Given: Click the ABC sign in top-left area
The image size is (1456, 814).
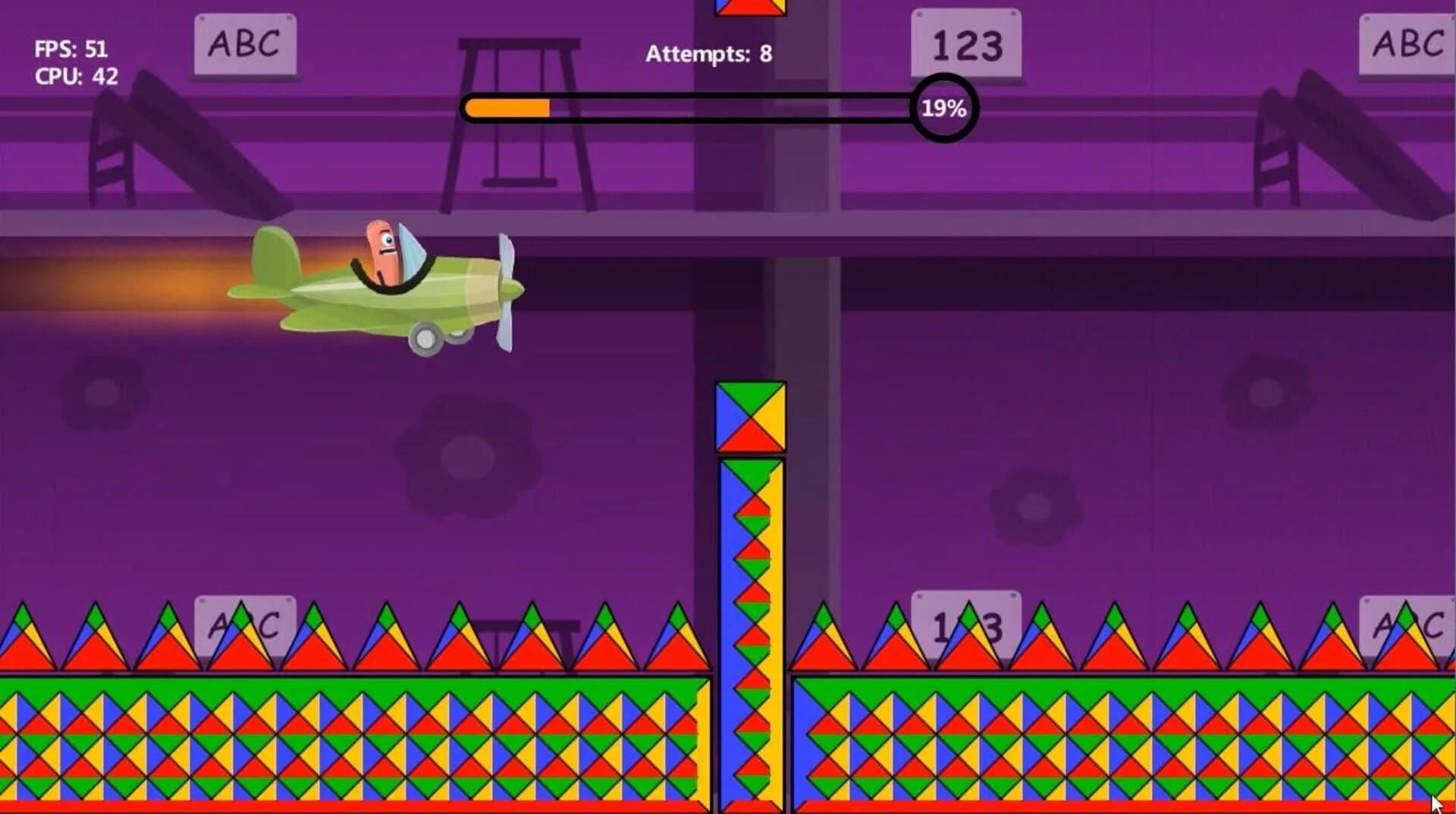Looking at the screenshot, I should coord(244,47).
